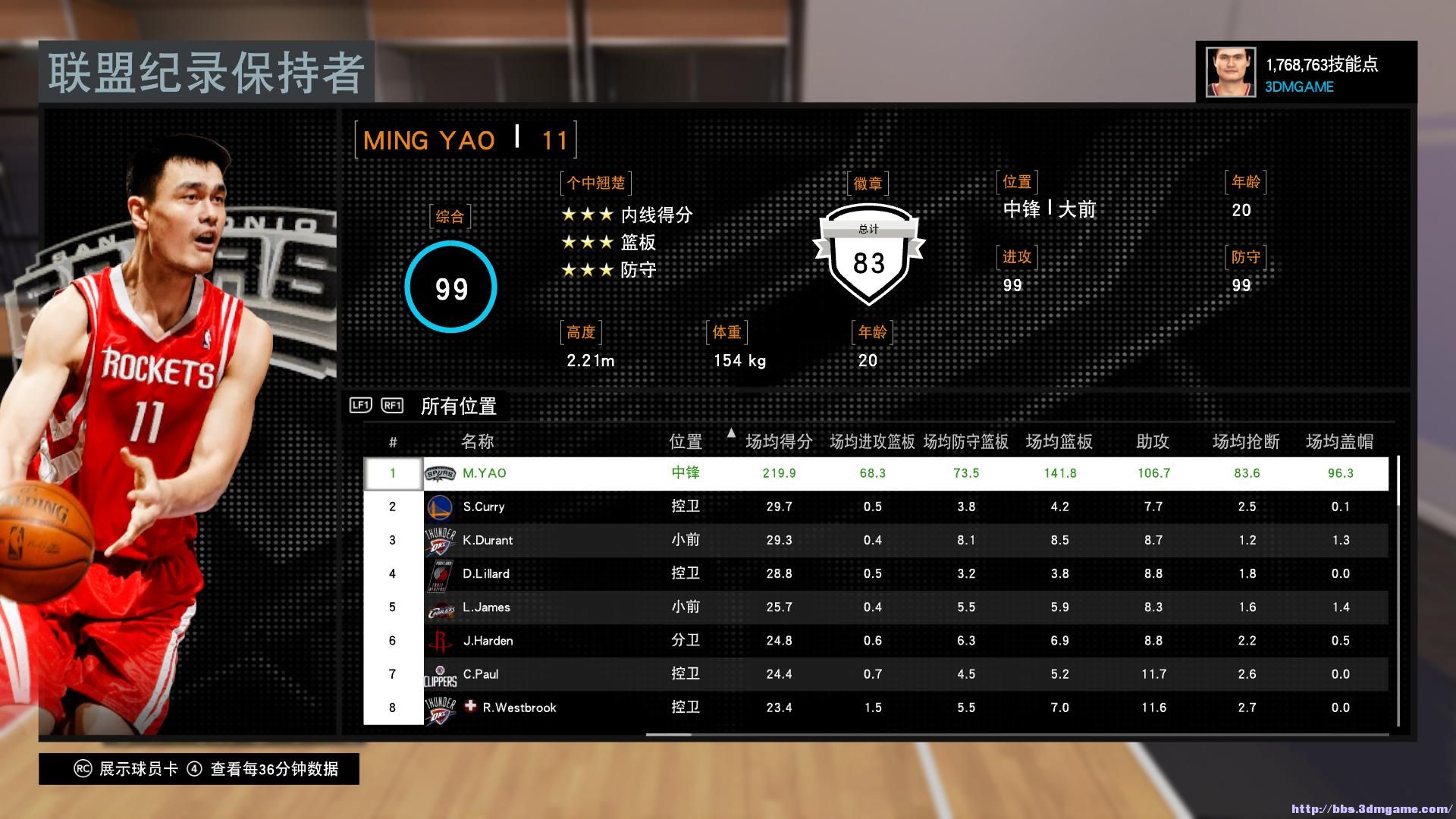Open the player portrait in the top-right corner
This screenshot has height=819, width=1456.
[x=1230, y=71]
